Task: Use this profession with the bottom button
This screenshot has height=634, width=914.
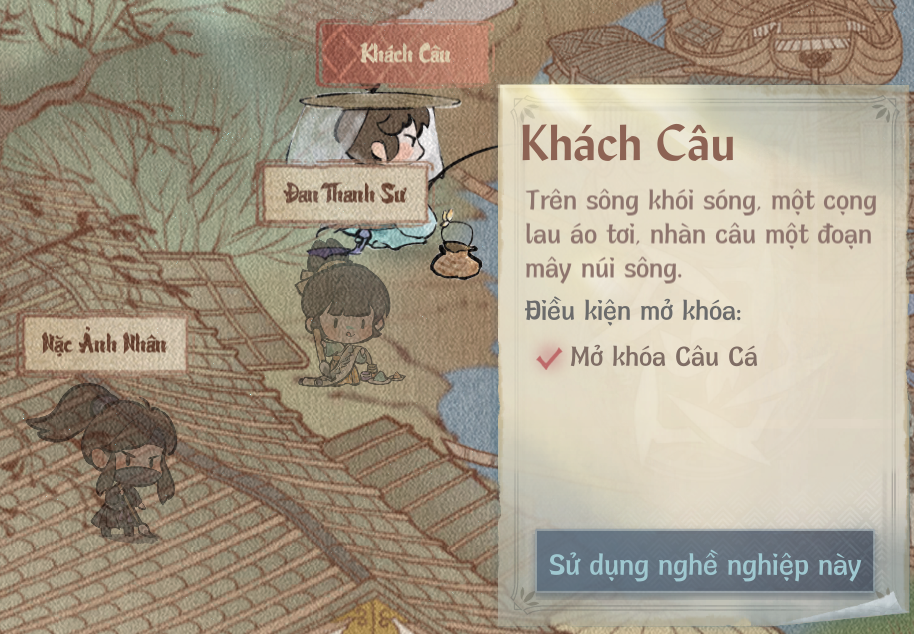Action: pyautogui.click(x=704, y=565)
